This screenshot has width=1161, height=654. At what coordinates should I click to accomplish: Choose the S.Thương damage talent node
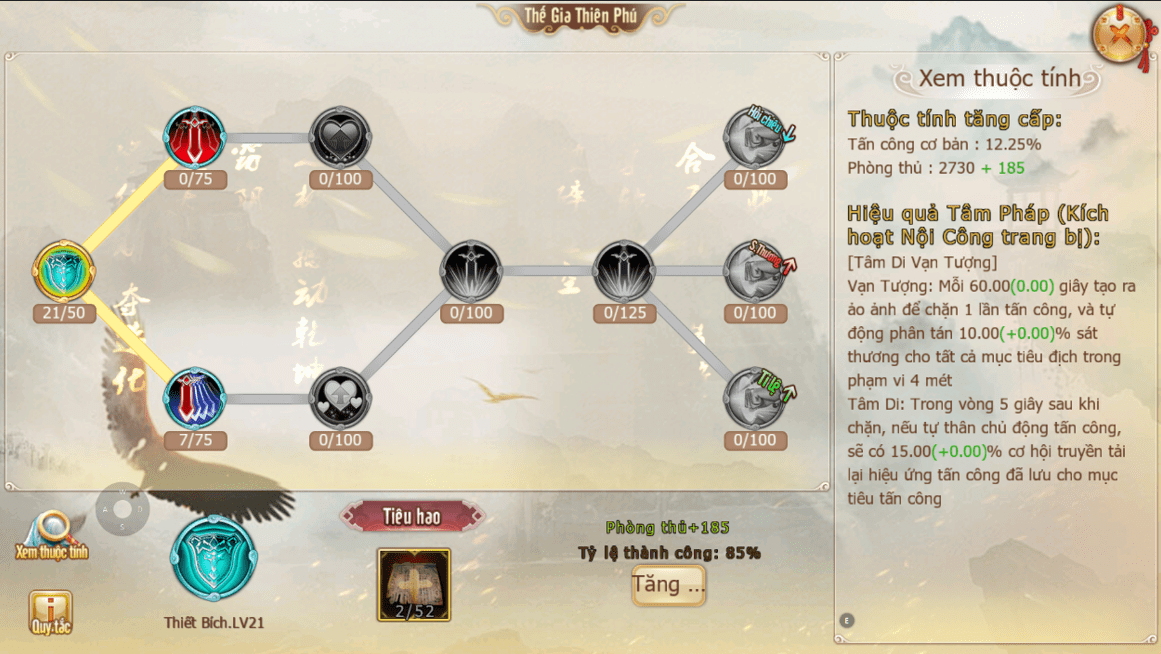coord(755,271)
